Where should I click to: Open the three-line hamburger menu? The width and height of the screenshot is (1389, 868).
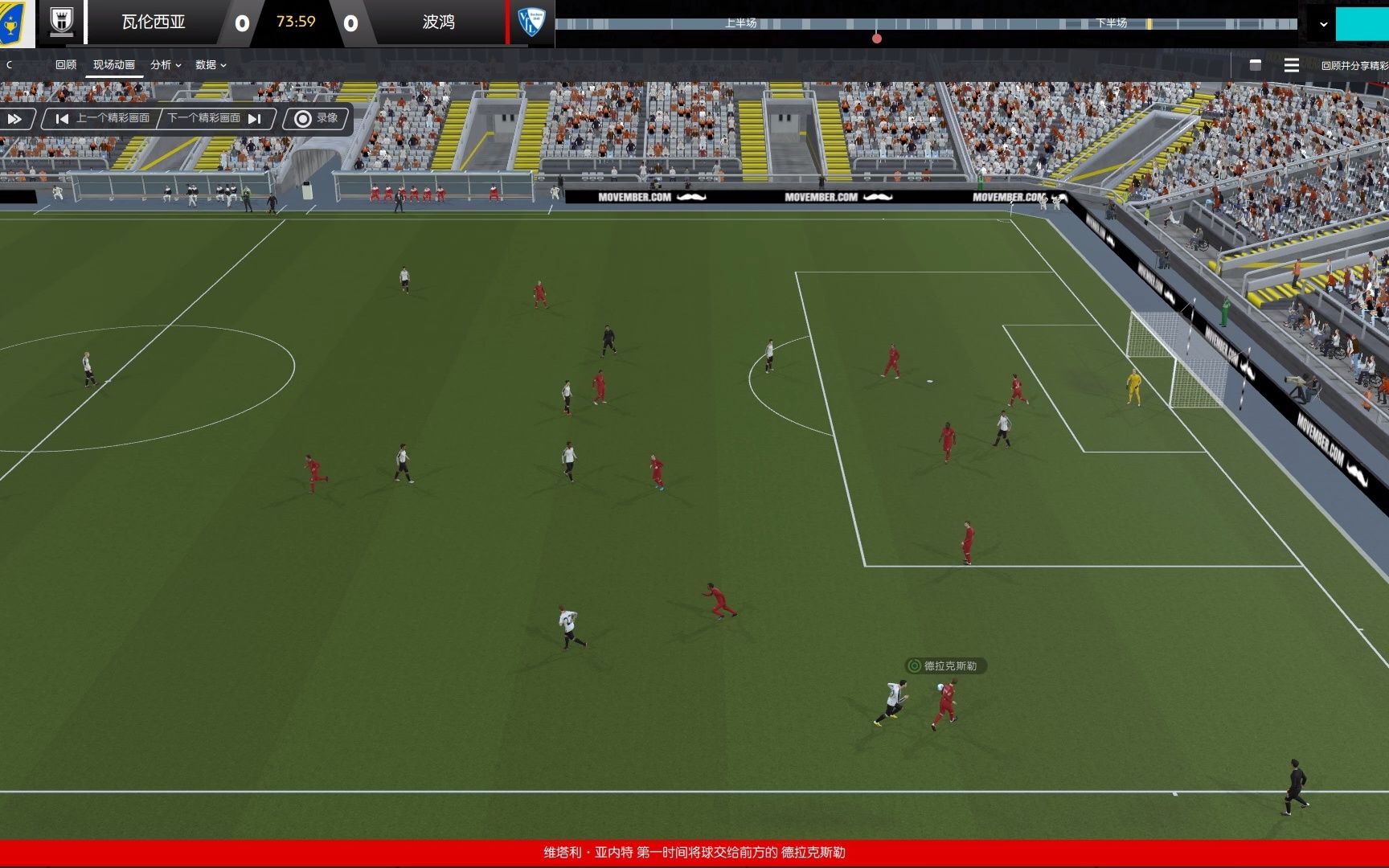[1292, 65]
